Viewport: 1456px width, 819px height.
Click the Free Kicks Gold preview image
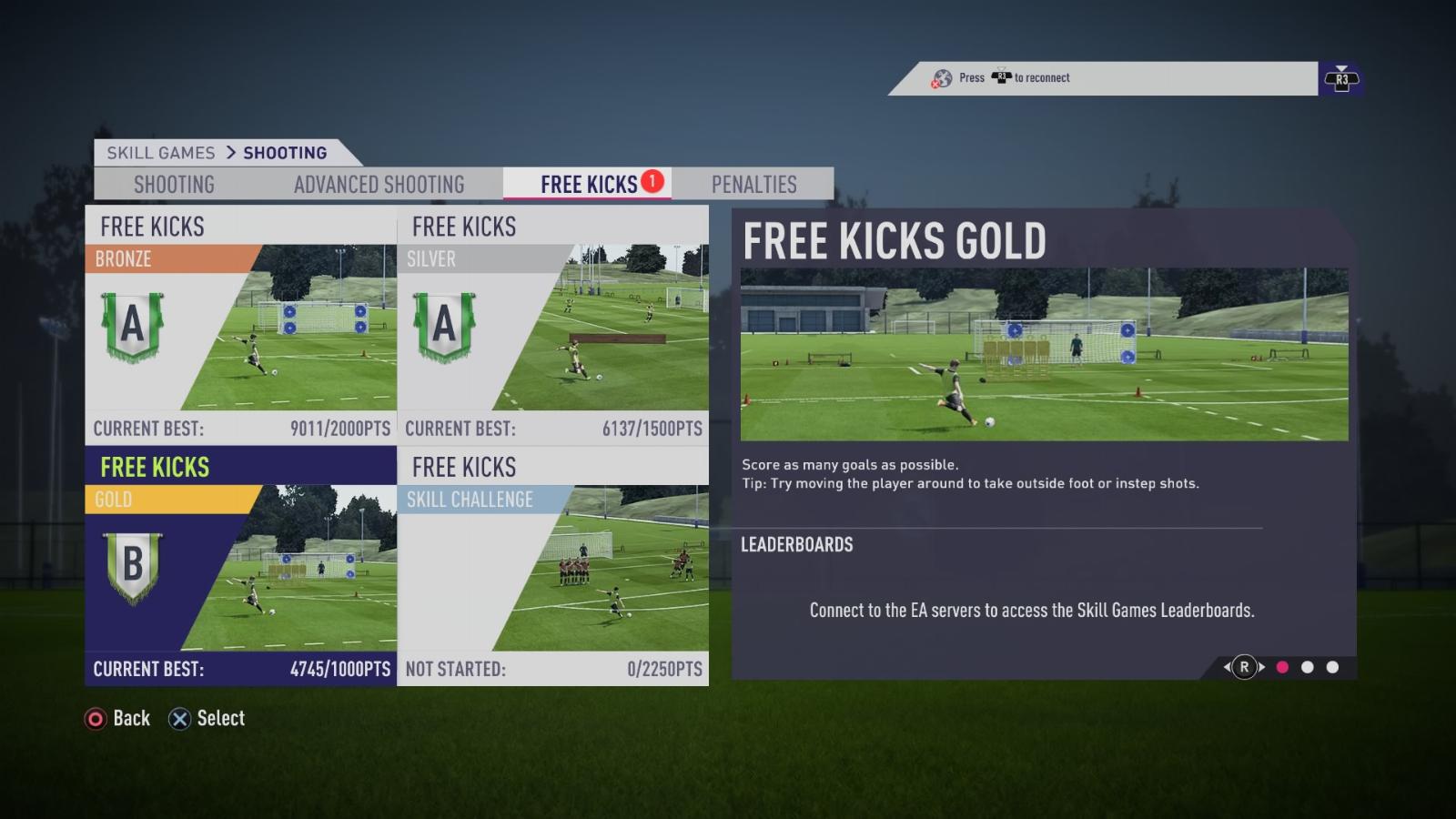tap(1044, 354)
